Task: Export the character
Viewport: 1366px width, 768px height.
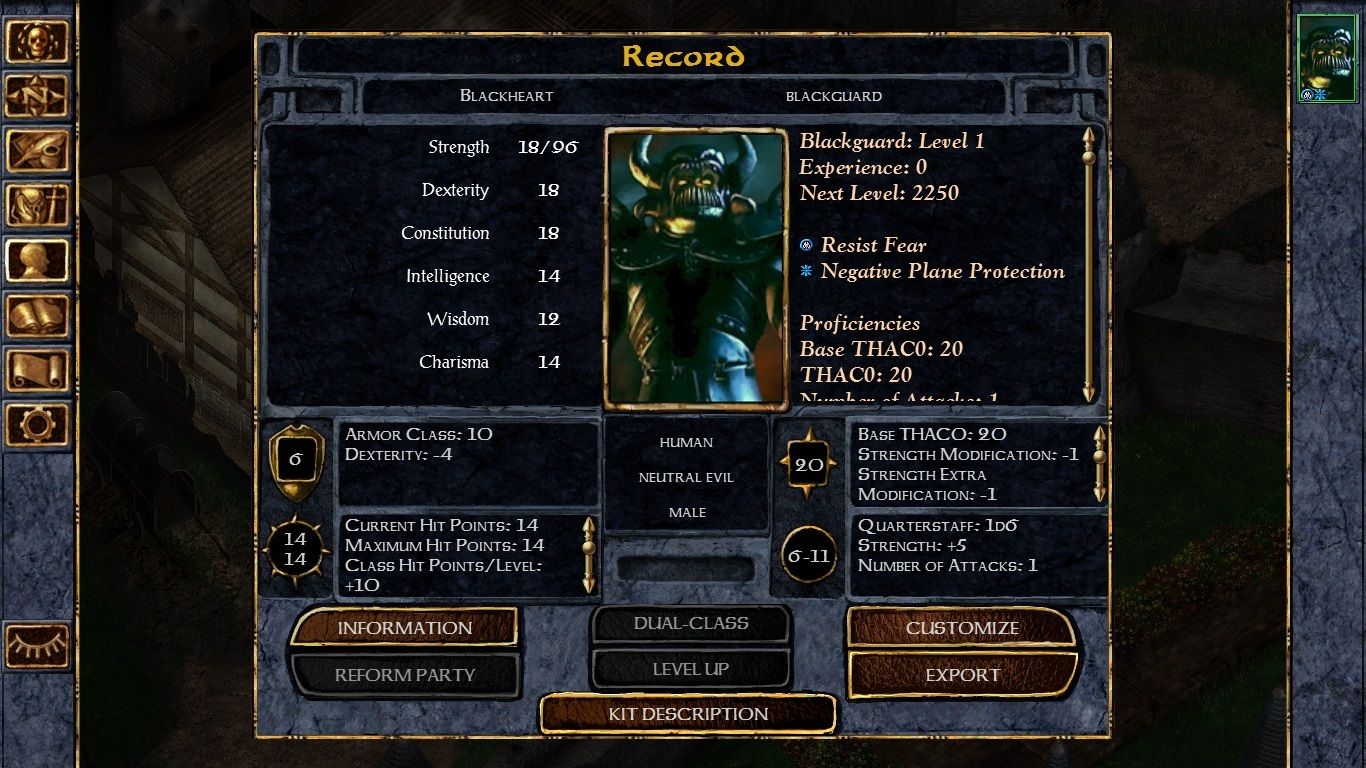Action: click(963, 675)
